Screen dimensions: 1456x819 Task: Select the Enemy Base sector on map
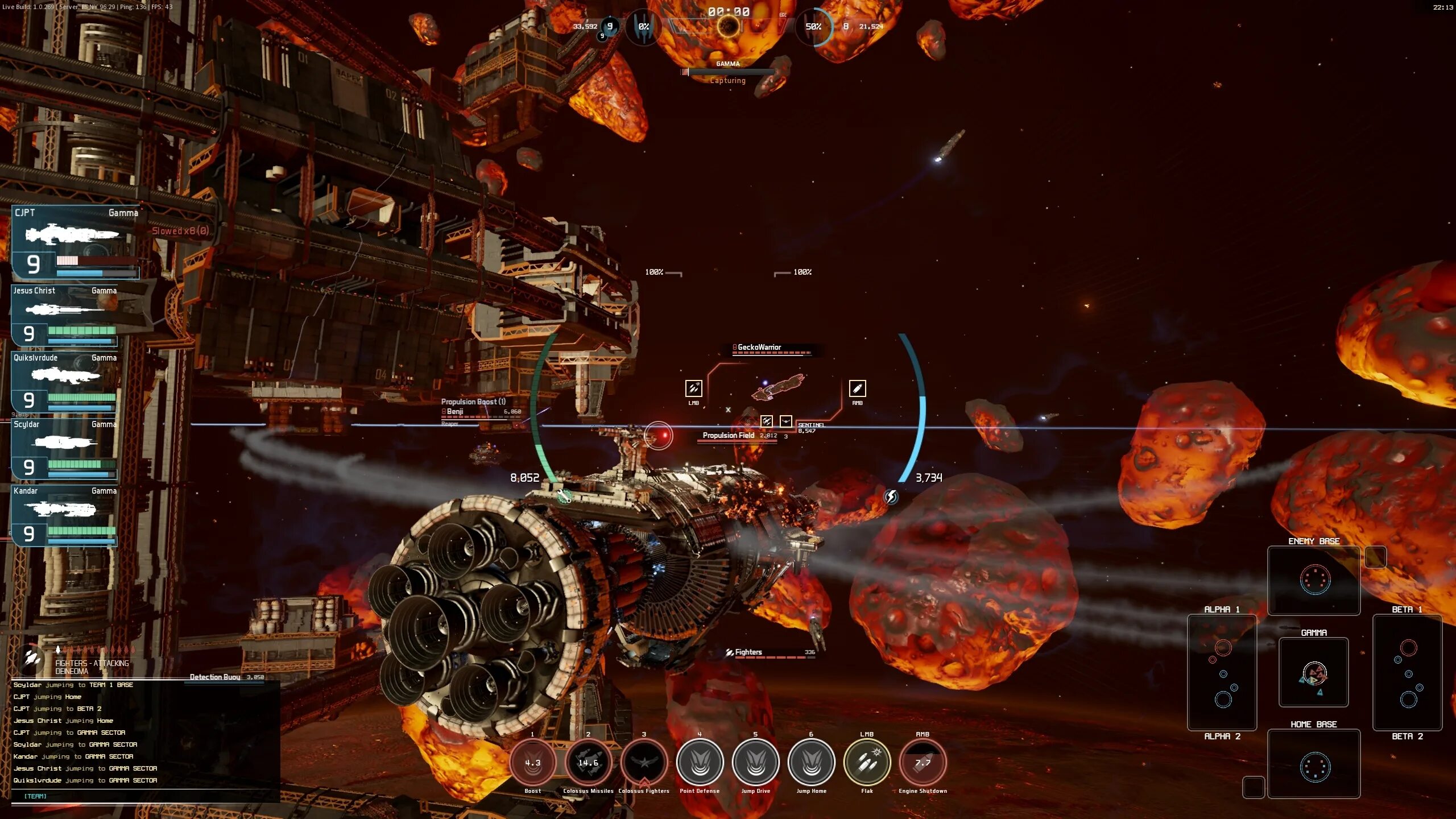1314,580
